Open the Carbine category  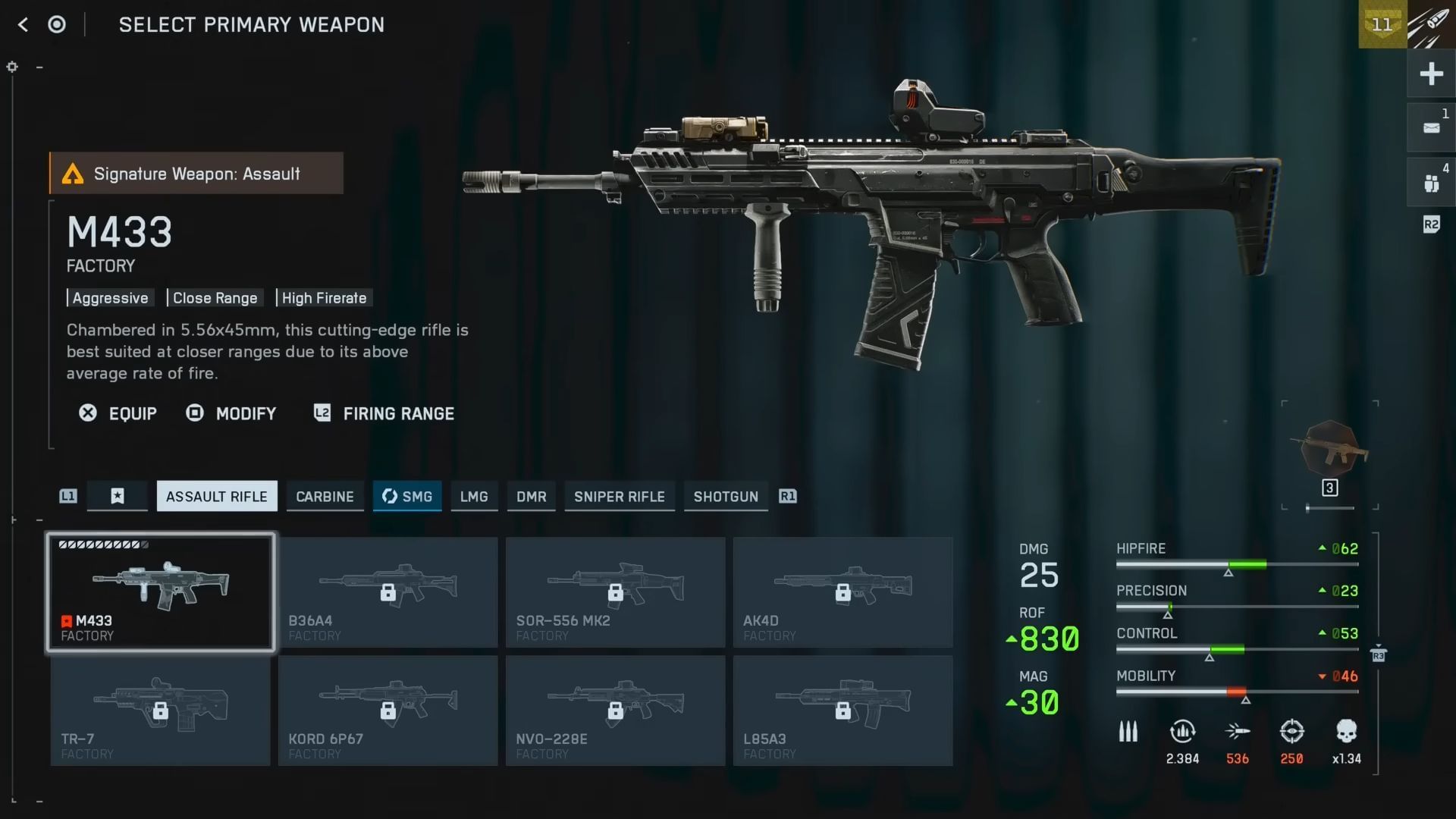point(325,497)
